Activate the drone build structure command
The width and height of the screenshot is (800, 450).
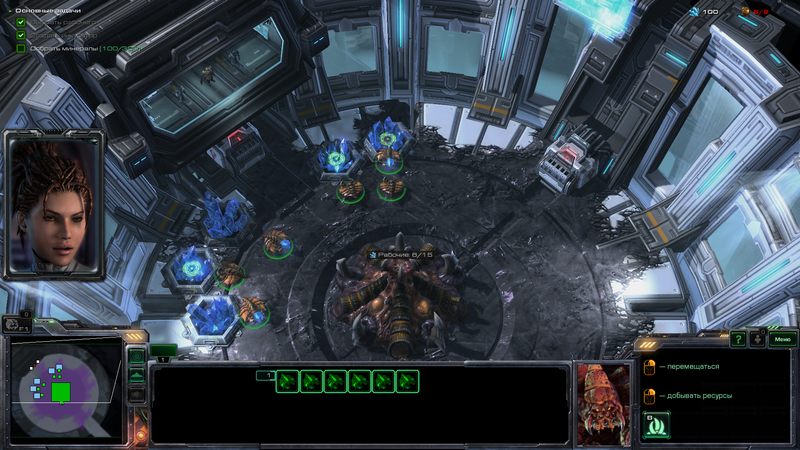pos(656,425)
